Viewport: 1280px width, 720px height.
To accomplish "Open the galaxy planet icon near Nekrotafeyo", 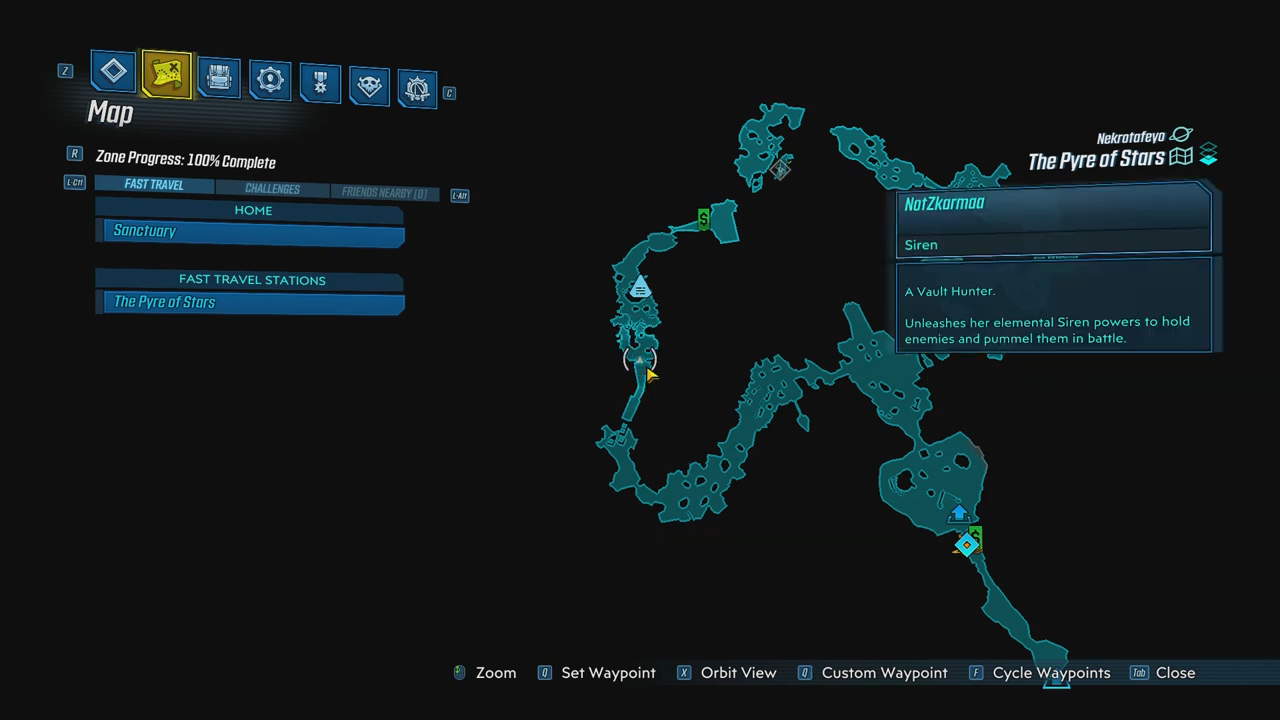I will 1181,135.
